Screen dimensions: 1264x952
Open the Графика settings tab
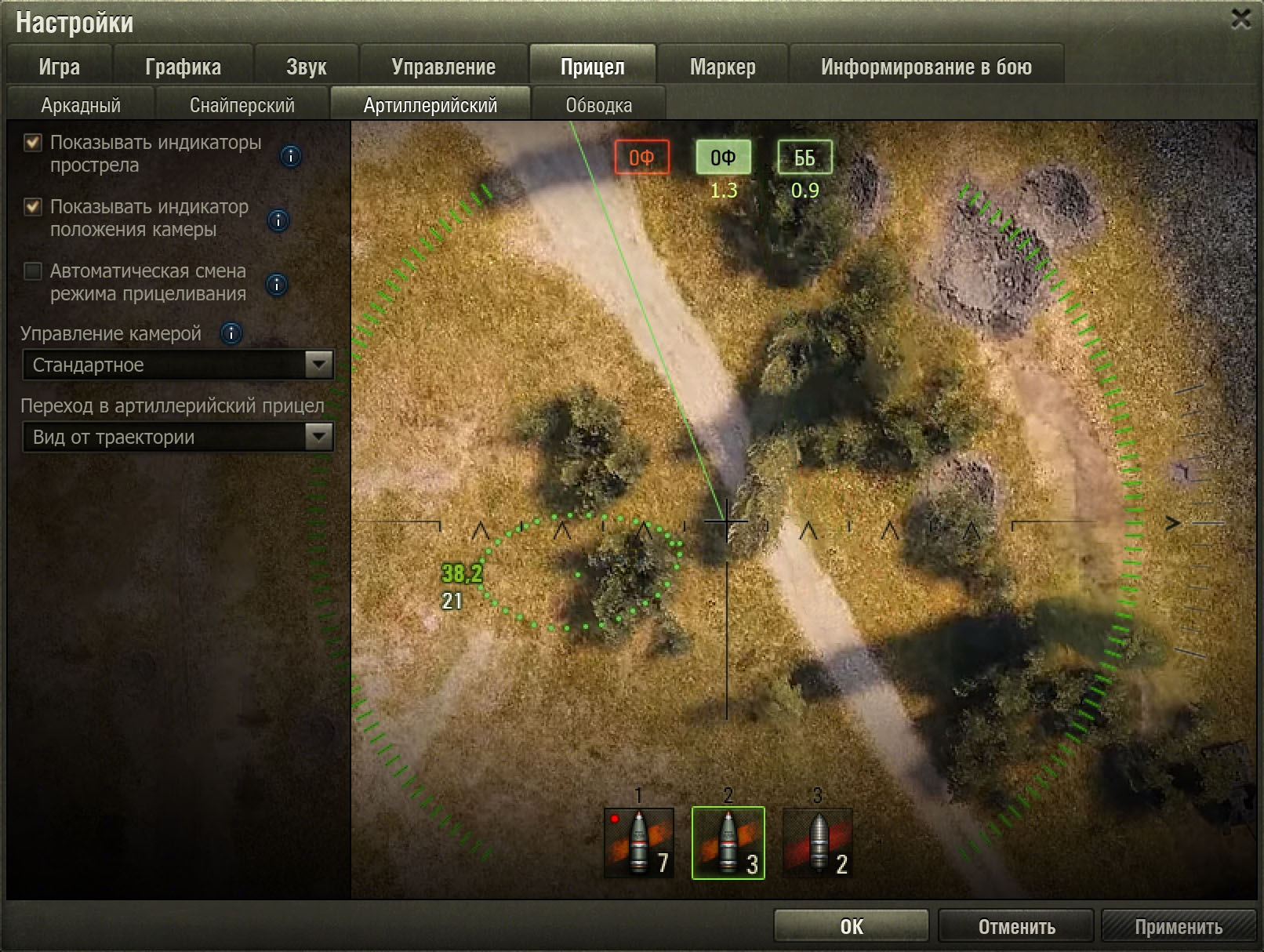coord(183,67)
